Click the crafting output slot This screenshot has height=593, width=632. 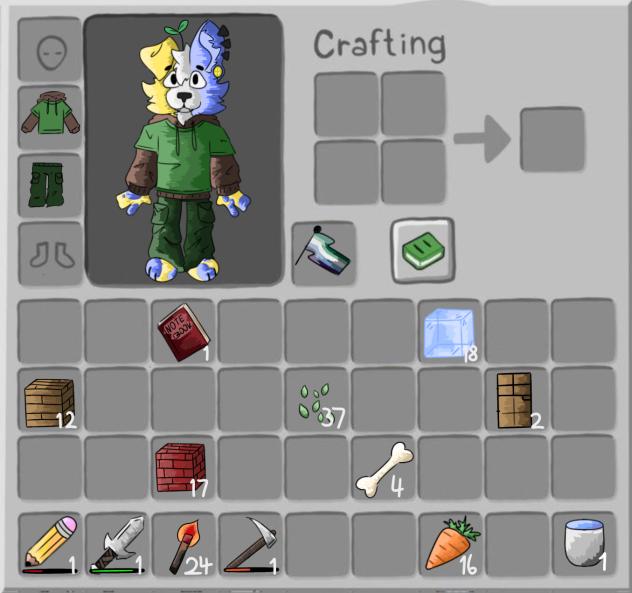point(551,139)
